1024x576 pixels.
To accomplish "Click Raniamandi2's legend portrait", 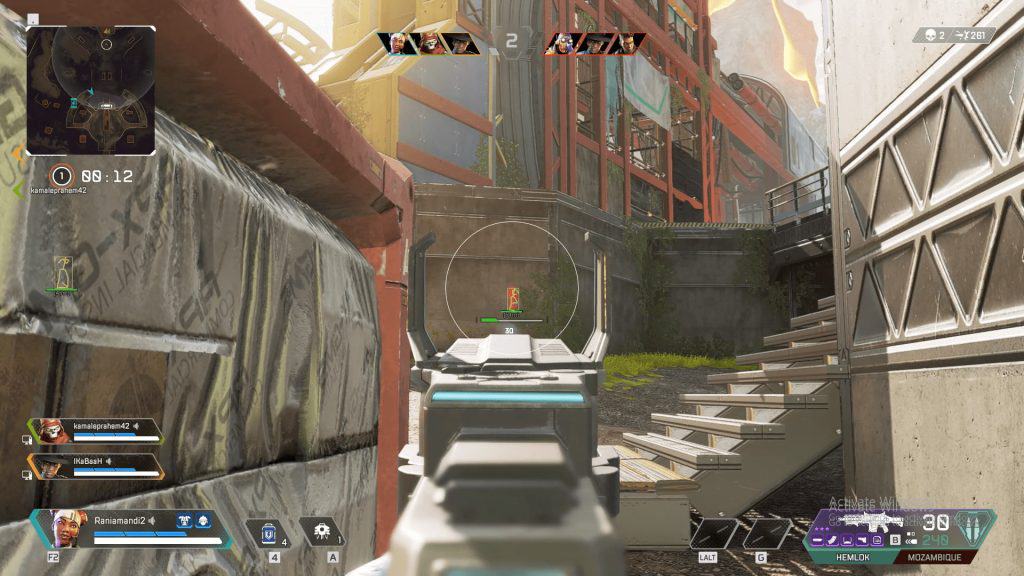I will [60, 527].
